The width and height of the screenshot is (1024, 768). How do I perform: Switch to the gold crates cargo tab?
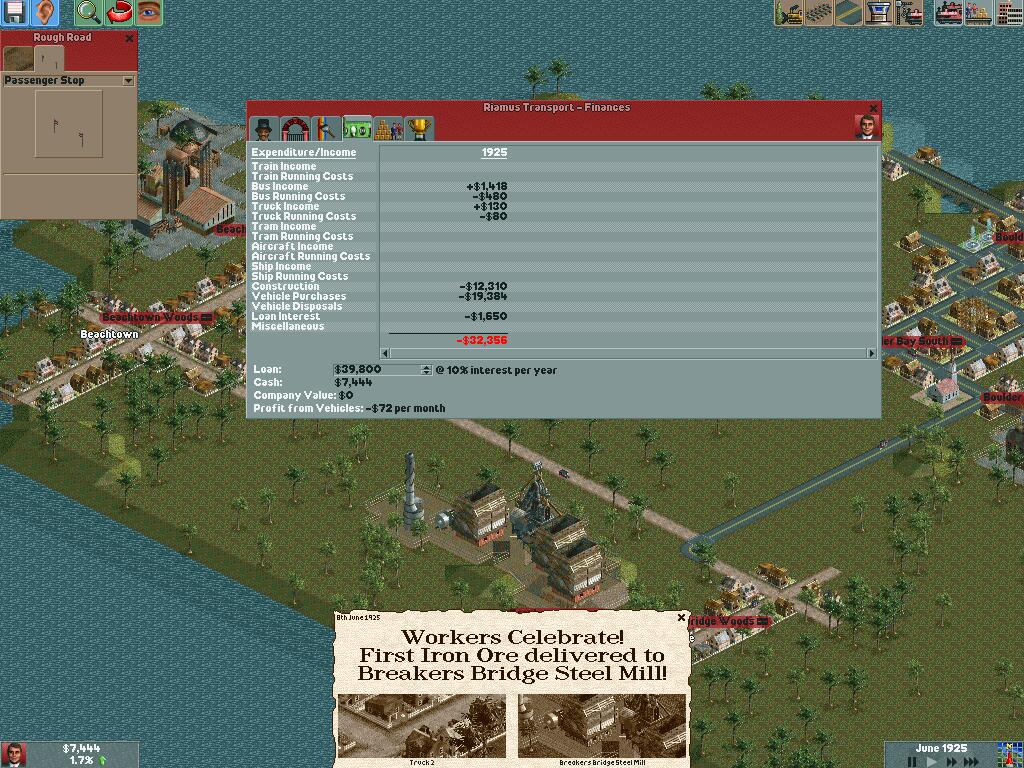pyautogui.click(x=388, y=128)
